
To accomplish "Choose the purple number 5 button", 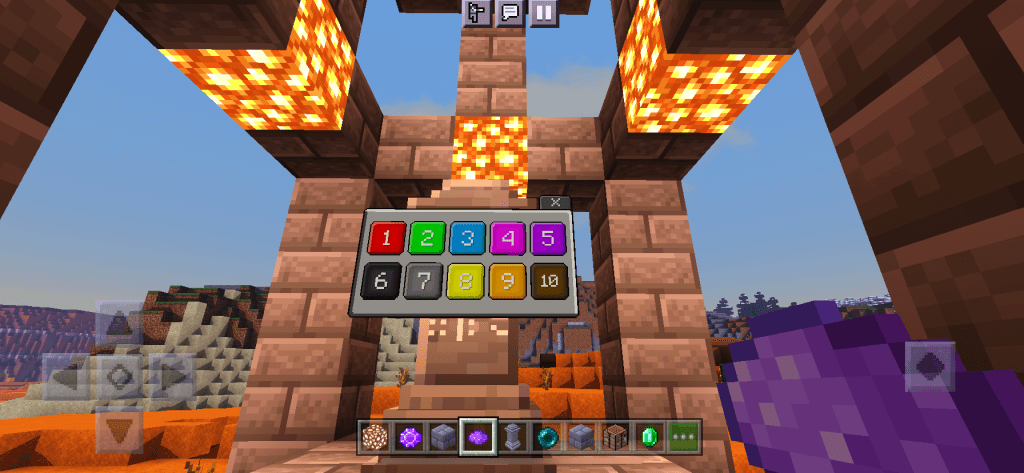I will coord(548,238).
